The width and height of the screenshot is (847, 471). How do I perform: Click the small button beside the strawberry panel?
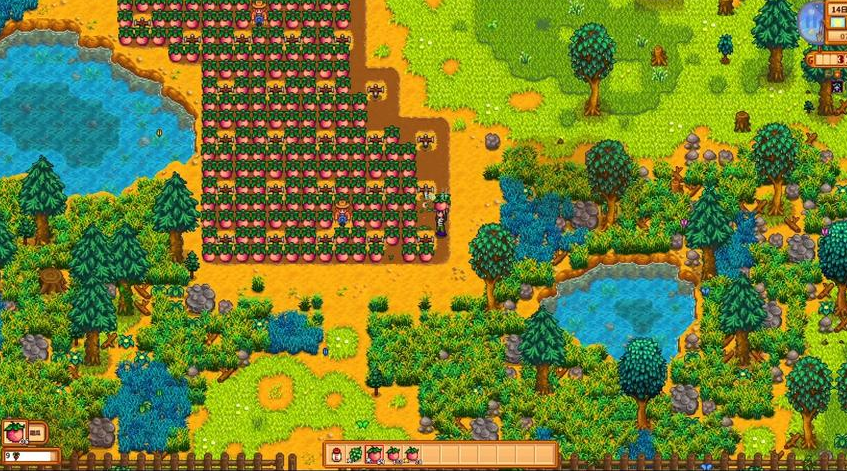(36, 433)
